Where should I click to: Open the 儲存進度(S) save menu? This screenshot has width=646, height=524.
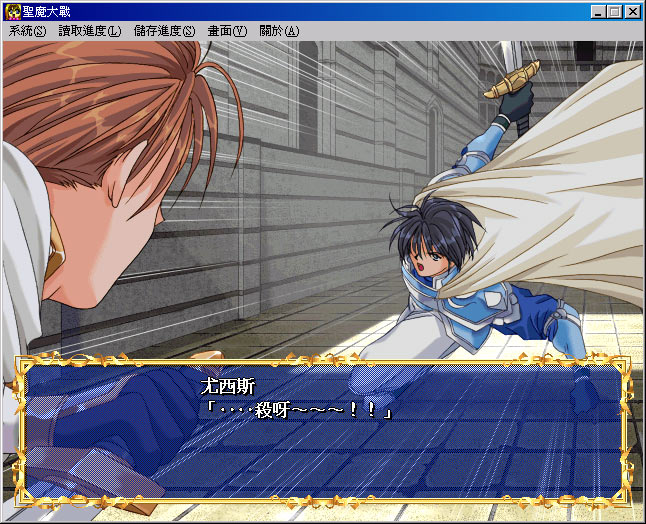pos(164,31)
